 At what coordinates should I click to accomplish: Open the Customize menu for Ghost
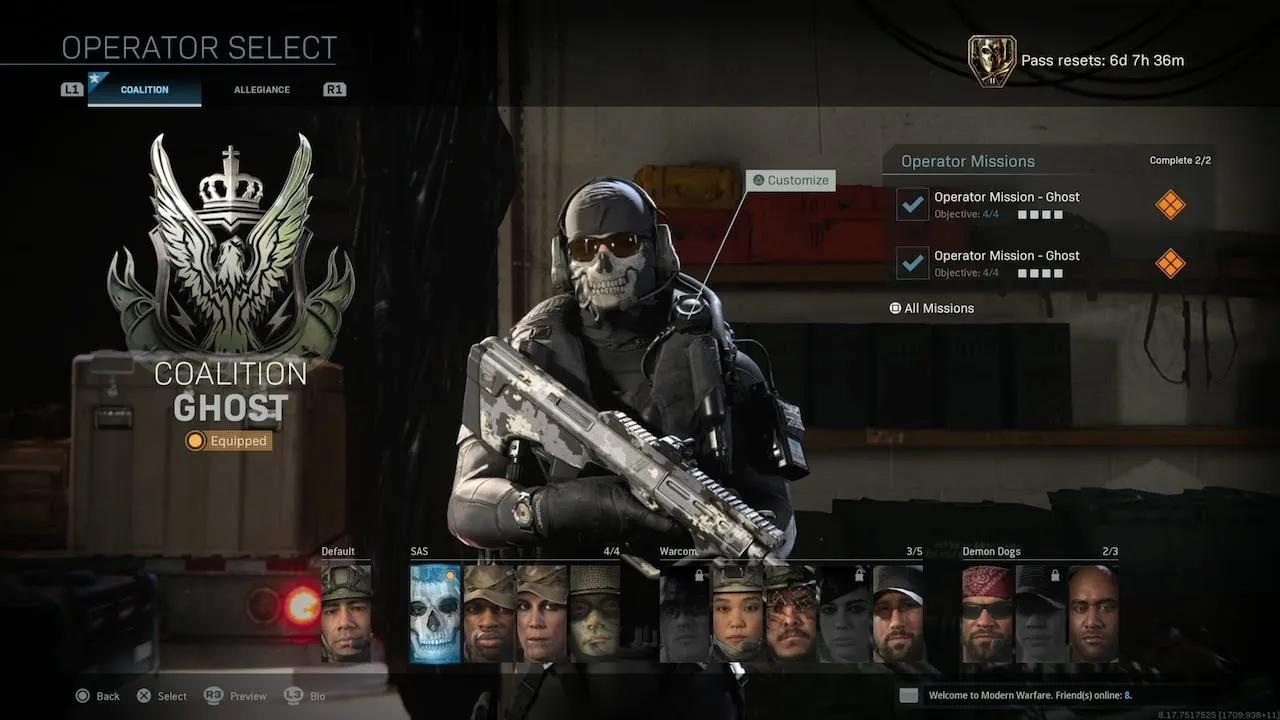coord(789,180)
